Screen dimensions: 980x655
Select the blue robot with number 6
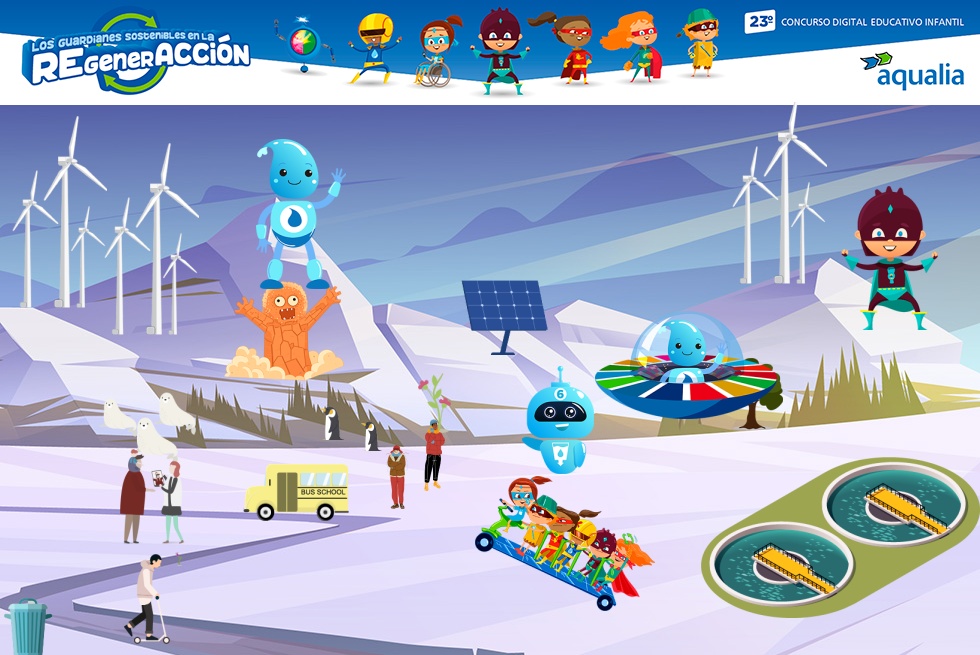(x=558, y=420)
